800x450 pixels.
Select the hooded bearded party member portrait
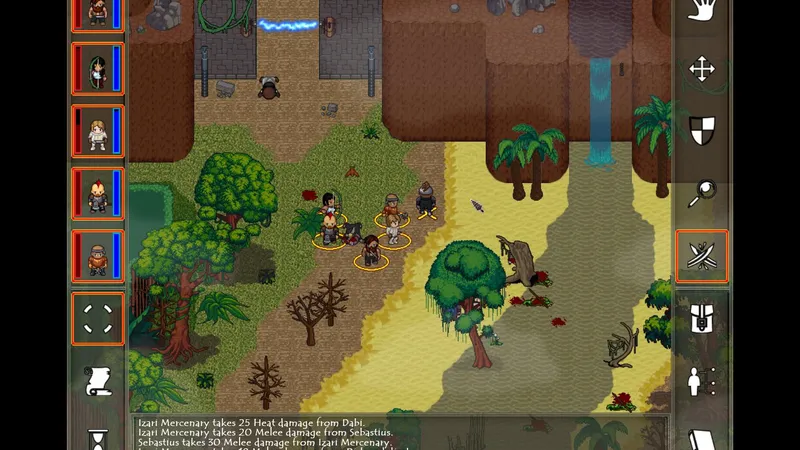[98, 256]
